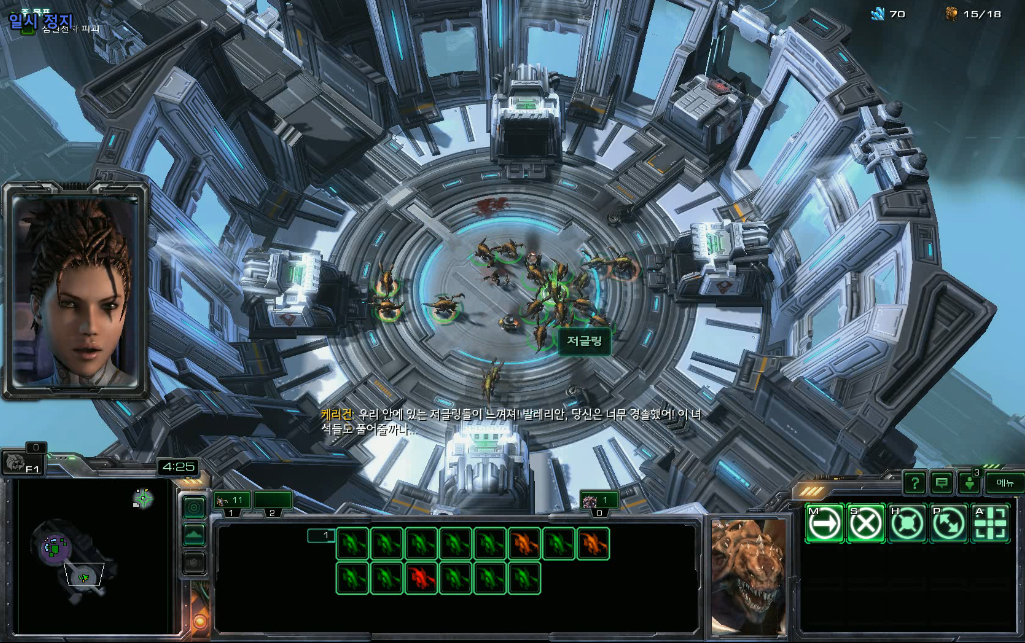Screen dimensions: 1025x643
Task: Select control group 0 tab
Action: point(600,500)
